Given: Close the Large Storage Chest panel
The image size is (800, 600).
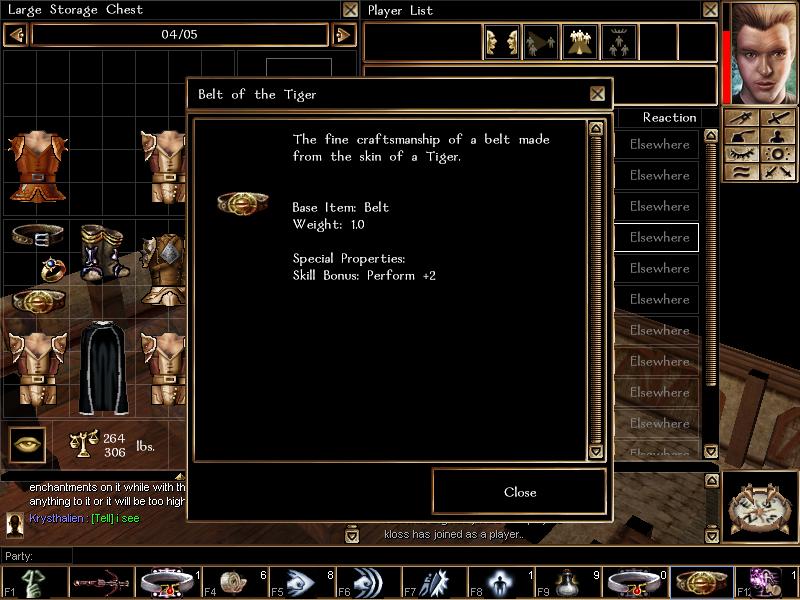Looking at the screenshot, I should (350, 10).
